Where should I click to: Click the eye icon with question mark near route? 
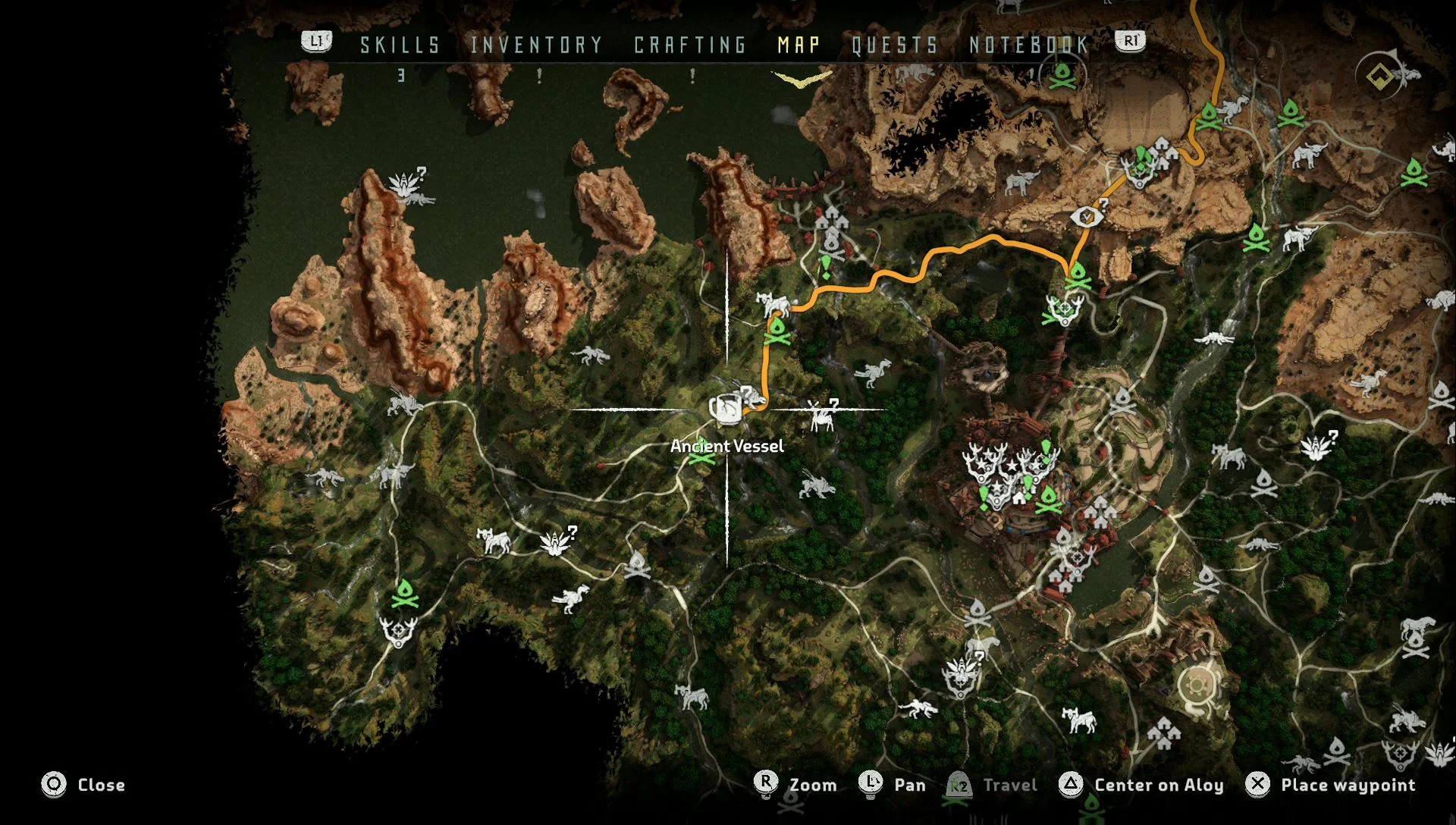tap(1088, 215)
